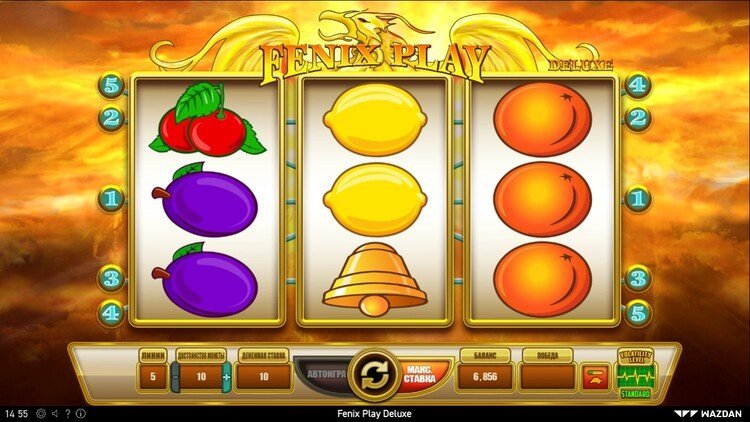Open the settings gear icon
Image resolution: width=750 pixels, height=422 pixels.
pyautogui.click(x=41, y=413)
